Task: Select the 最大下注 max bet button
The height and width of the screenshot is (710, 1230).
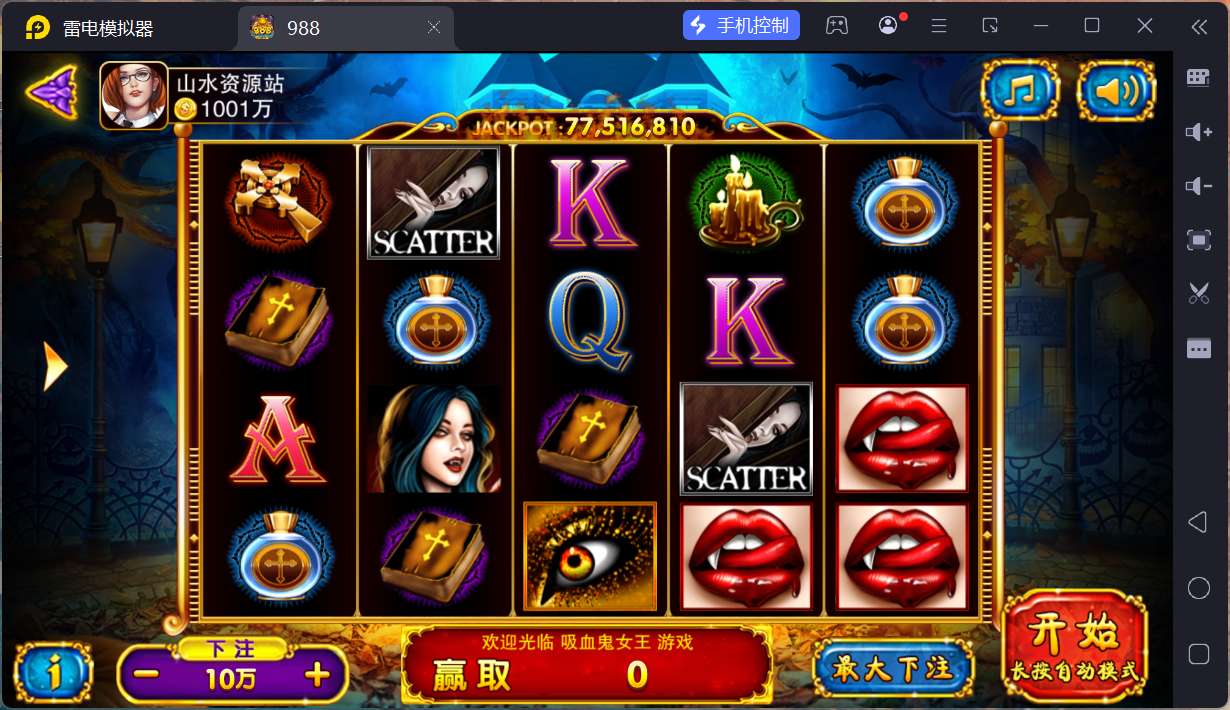Action: pos(893,668)
